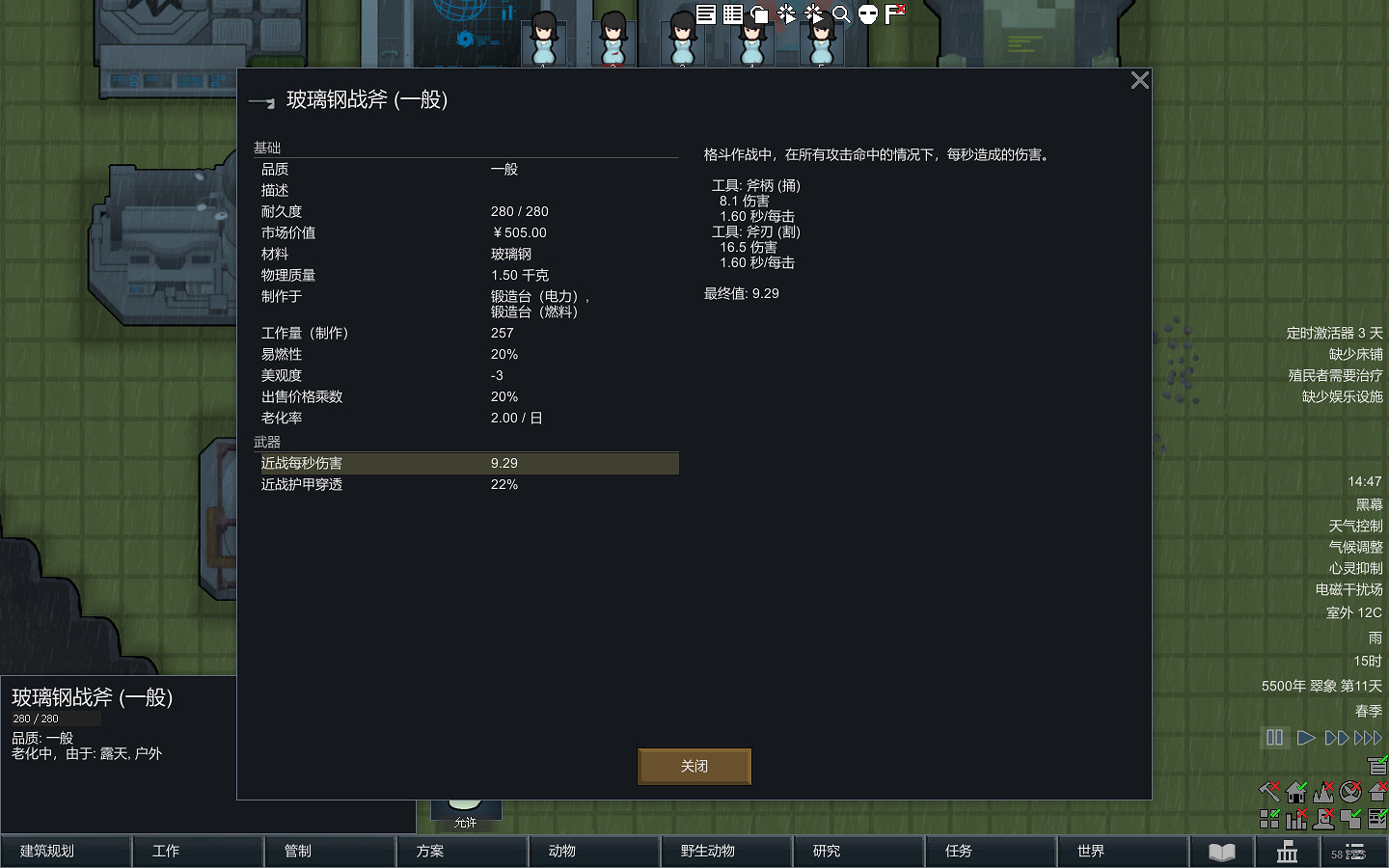Toggle home area visibility (house icon)
This screenshot has width=1389, height=868.
tap(1297, 791)
